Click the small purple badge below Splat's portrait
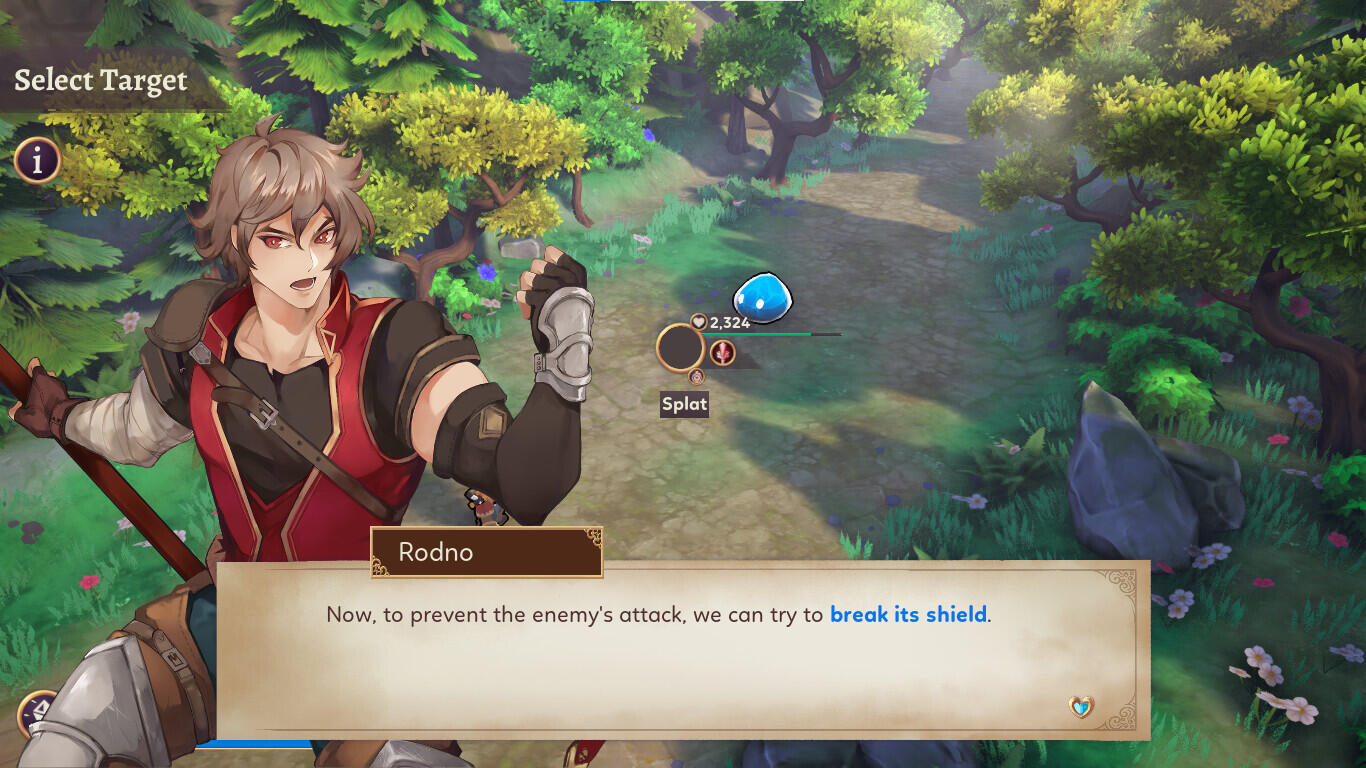 [x=696, y=376]
